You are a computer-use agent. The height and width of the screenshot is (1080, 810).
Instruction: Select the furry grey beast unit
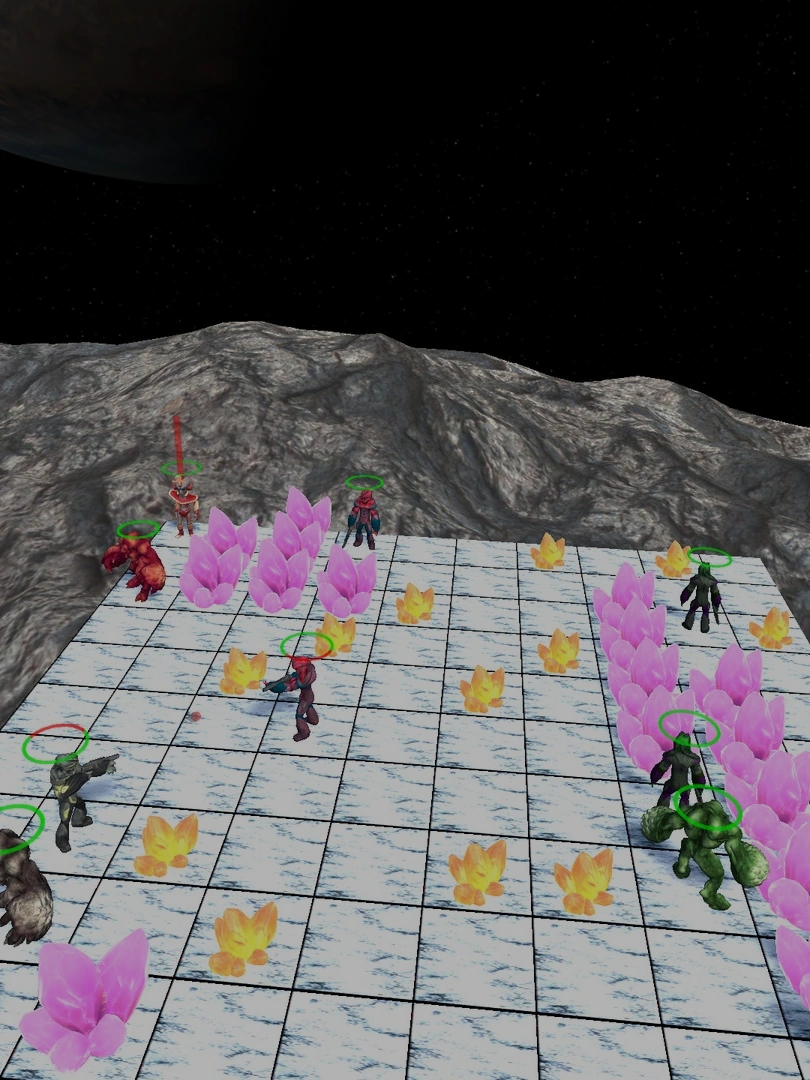(20, 890)
